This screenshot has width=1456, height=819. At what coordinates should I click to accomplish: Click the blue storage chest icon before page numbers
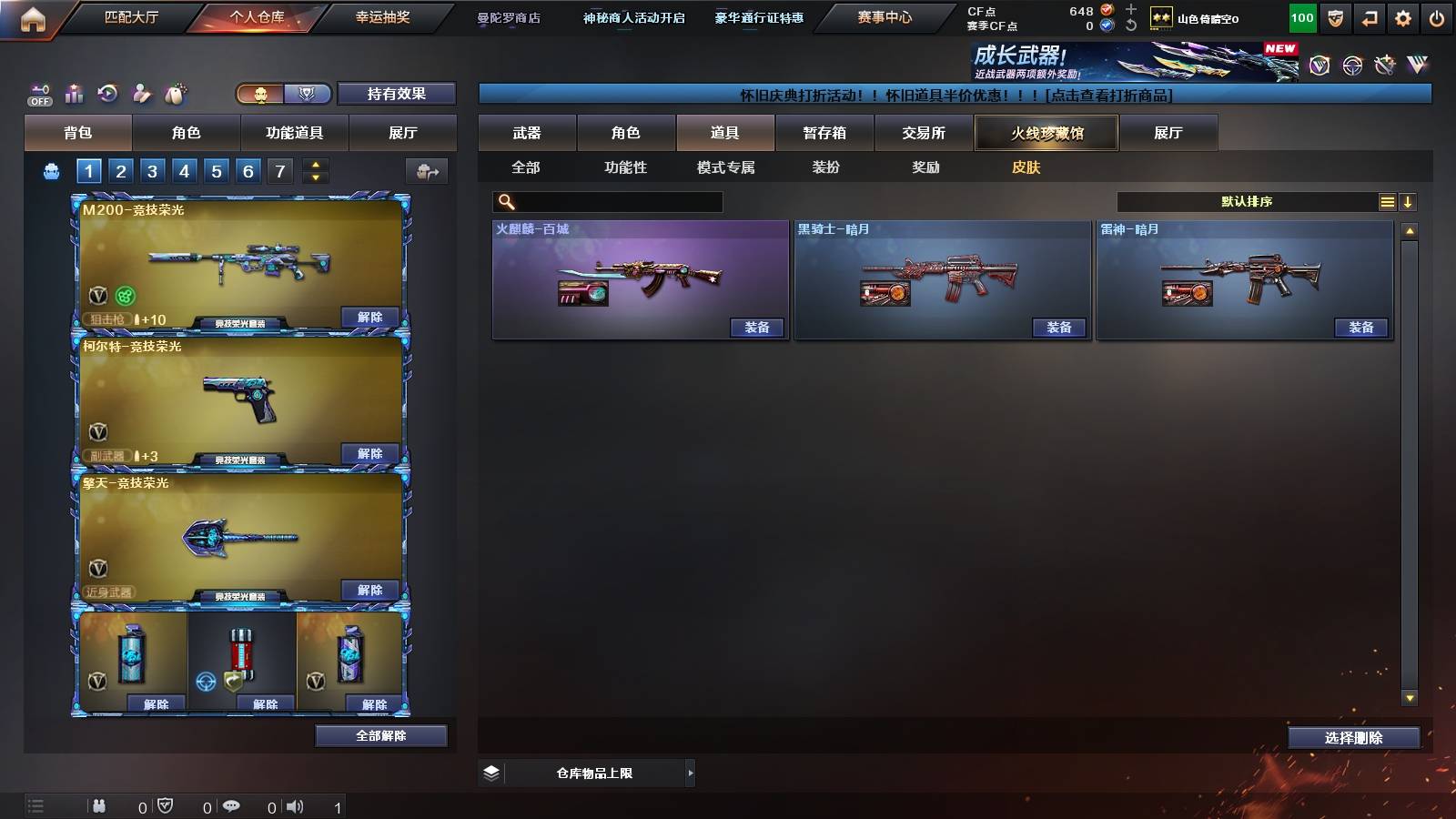click(x=52, y=171)
